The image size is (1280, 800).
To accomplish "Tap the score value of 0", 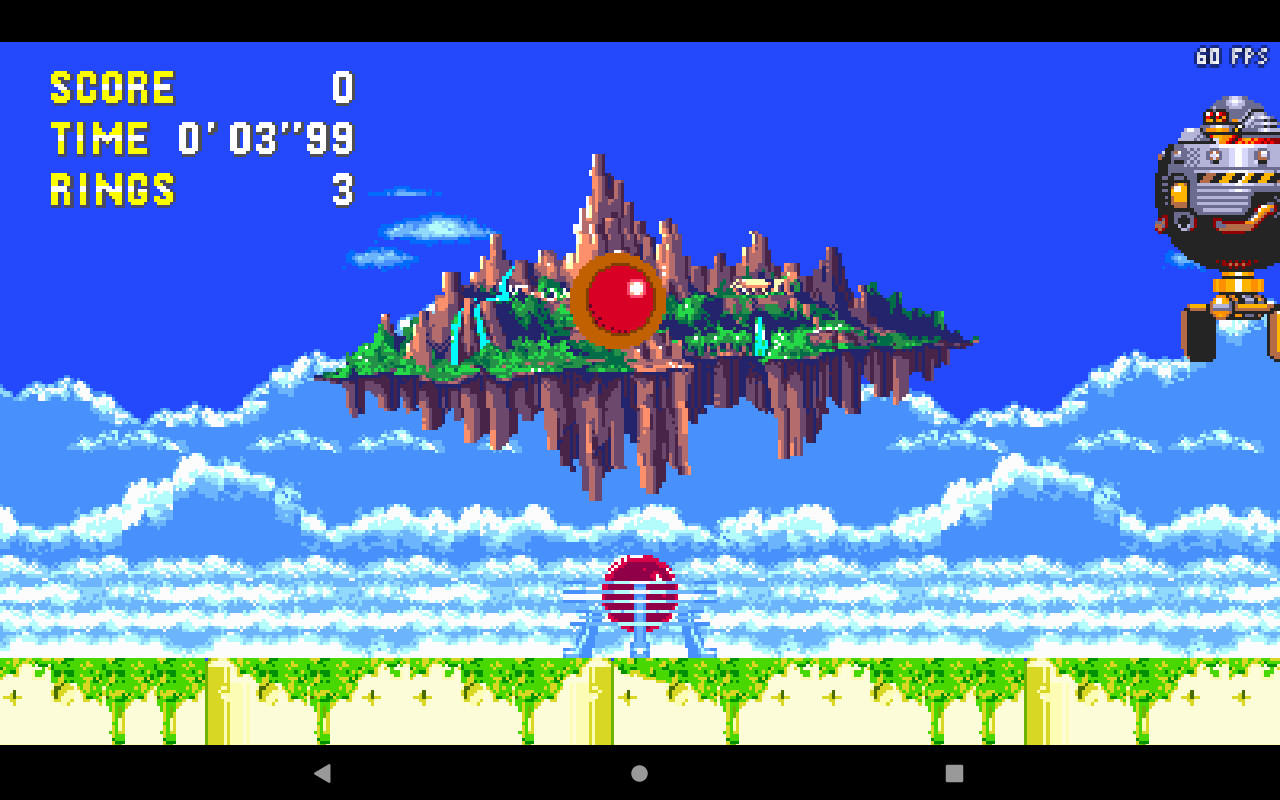I will click(x=342, y=88).
